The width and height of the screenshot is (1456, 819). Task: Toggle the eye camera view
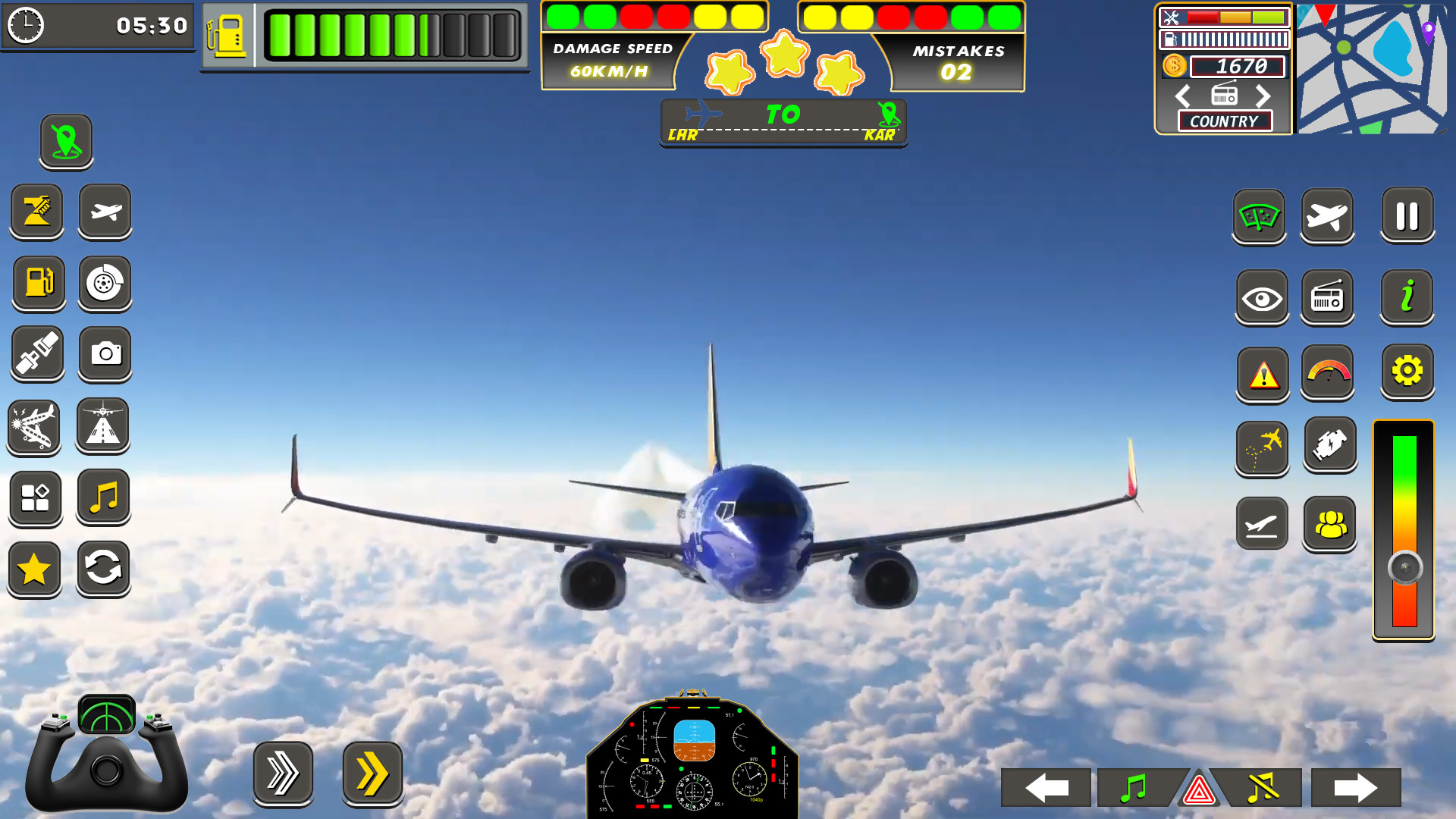click(1261, 297)
